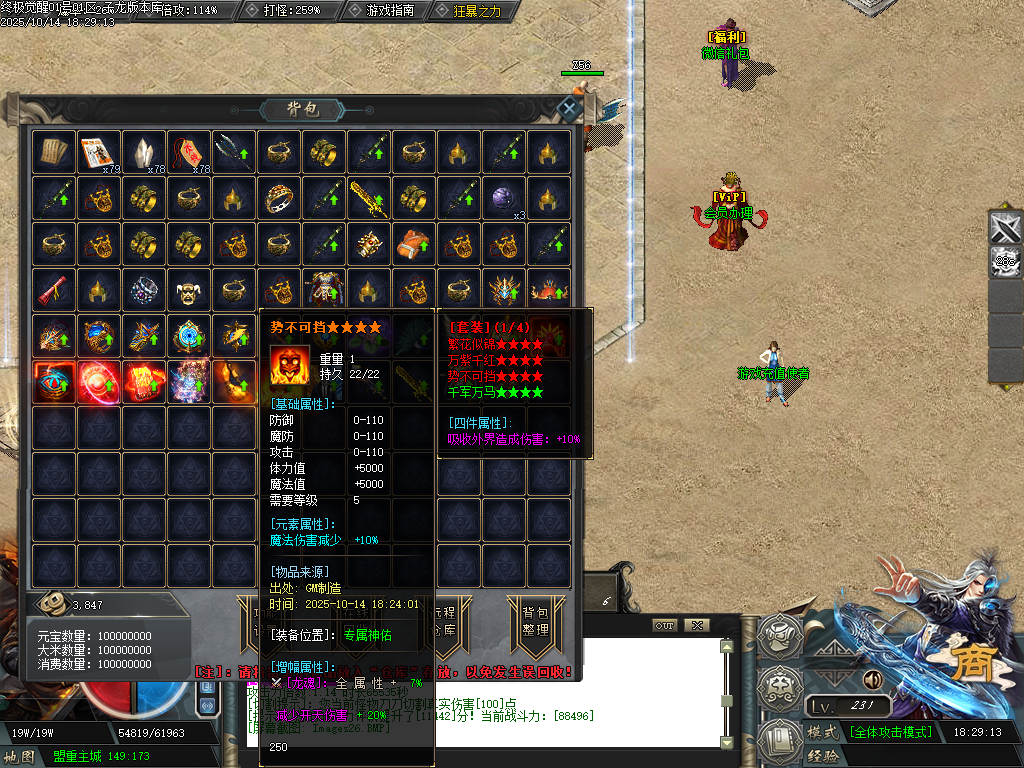Screen dimensions: 1024x768
Task: Select the red charm tag item
Action: click(190, 152)
